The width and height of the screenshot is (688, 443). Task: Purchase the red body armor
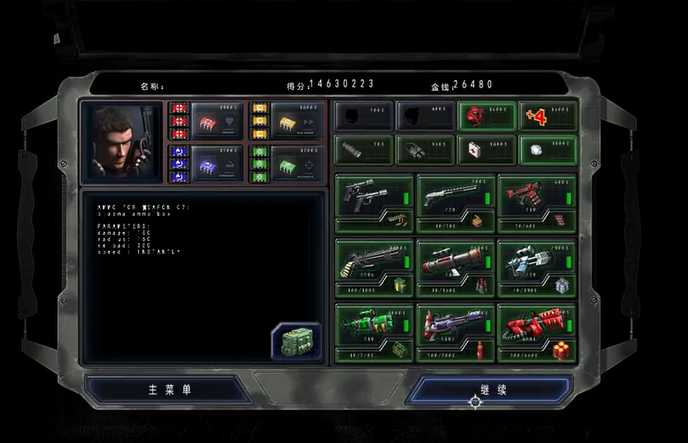coord(486,116)
